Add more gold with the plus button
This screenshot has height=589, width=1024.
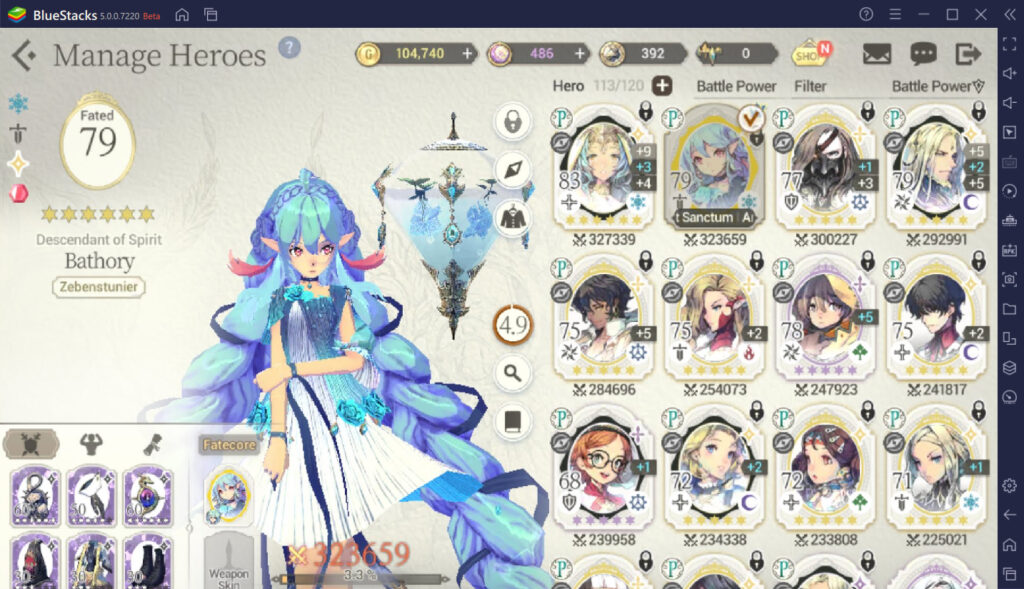click(x=466, y=54)
